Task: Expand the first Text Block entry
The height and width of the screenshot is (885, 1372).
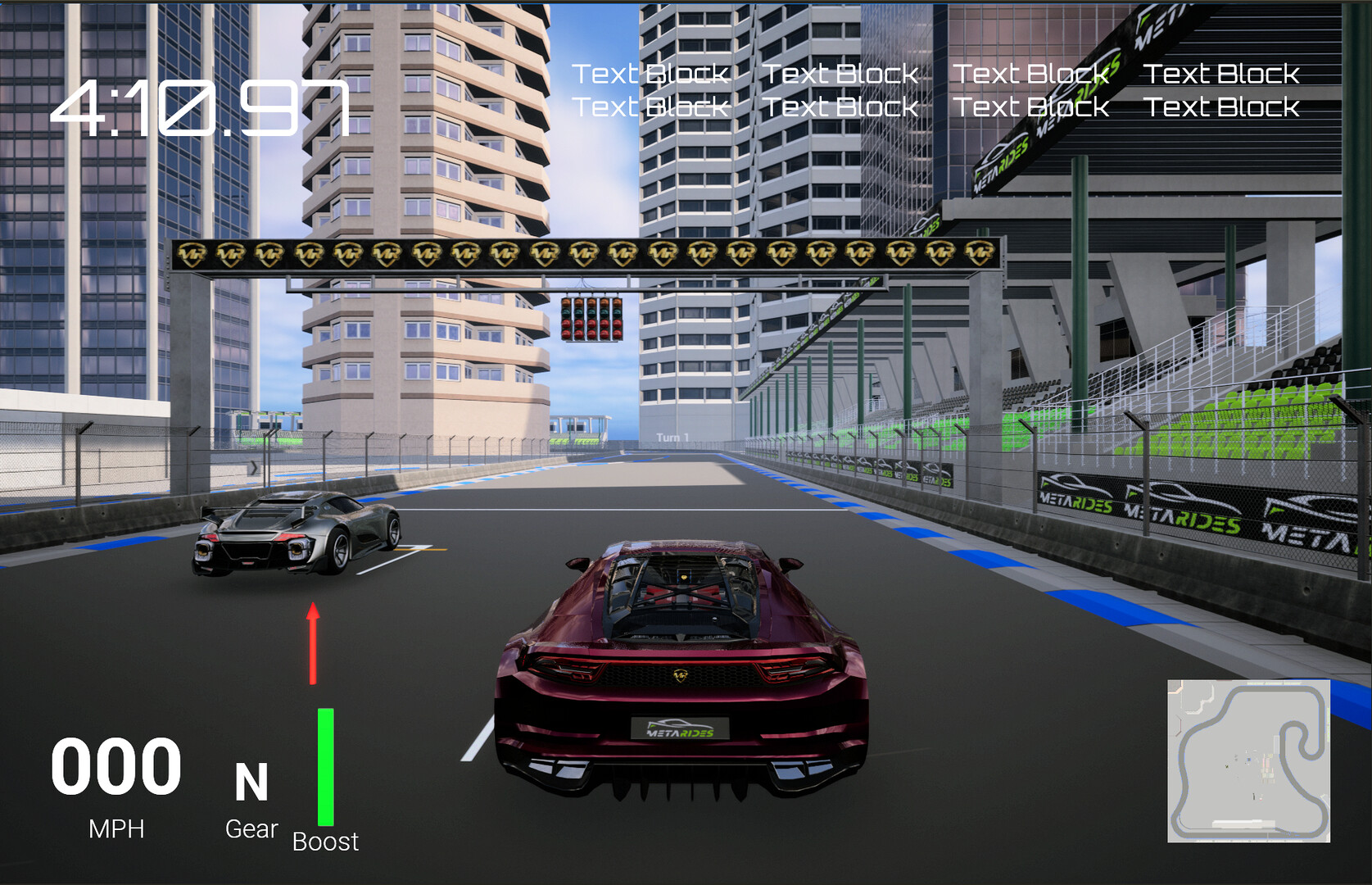Action: coord(650,74)
